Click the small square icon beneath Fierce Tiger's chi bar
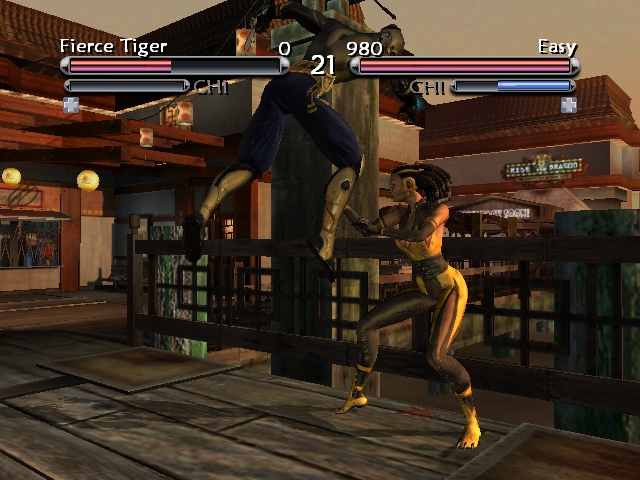This screenshot has width=640, height=480. (71, 104)
